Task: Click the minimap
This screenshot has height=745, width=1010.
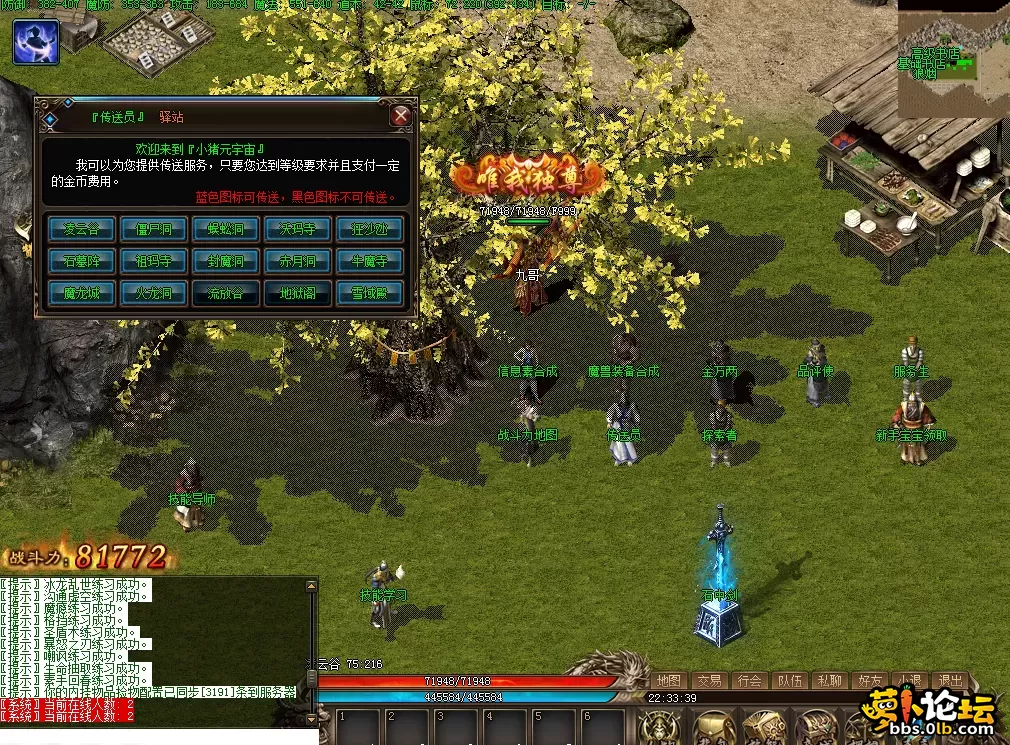Action: [x=952, y=60]
